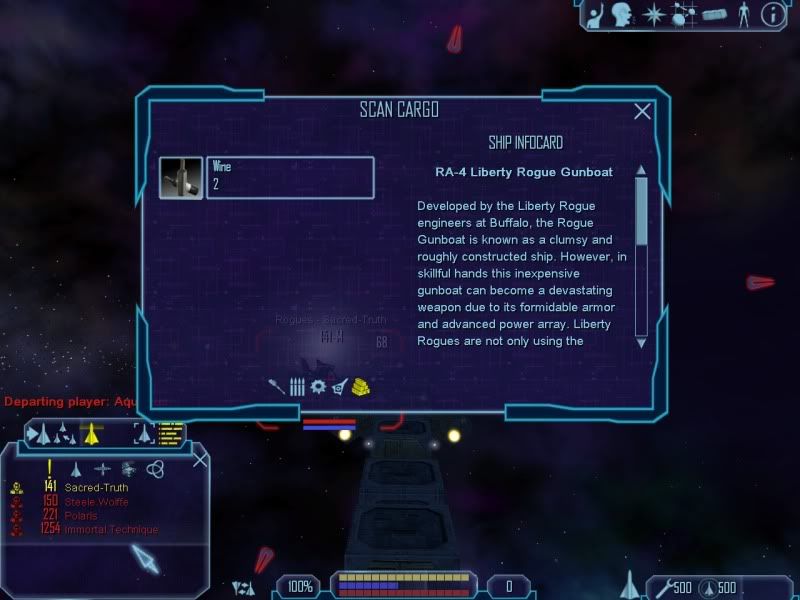The width and height of the screenshot is (800, 600).
Task: Open the information icon in the top bar
Action: (771, 14)
